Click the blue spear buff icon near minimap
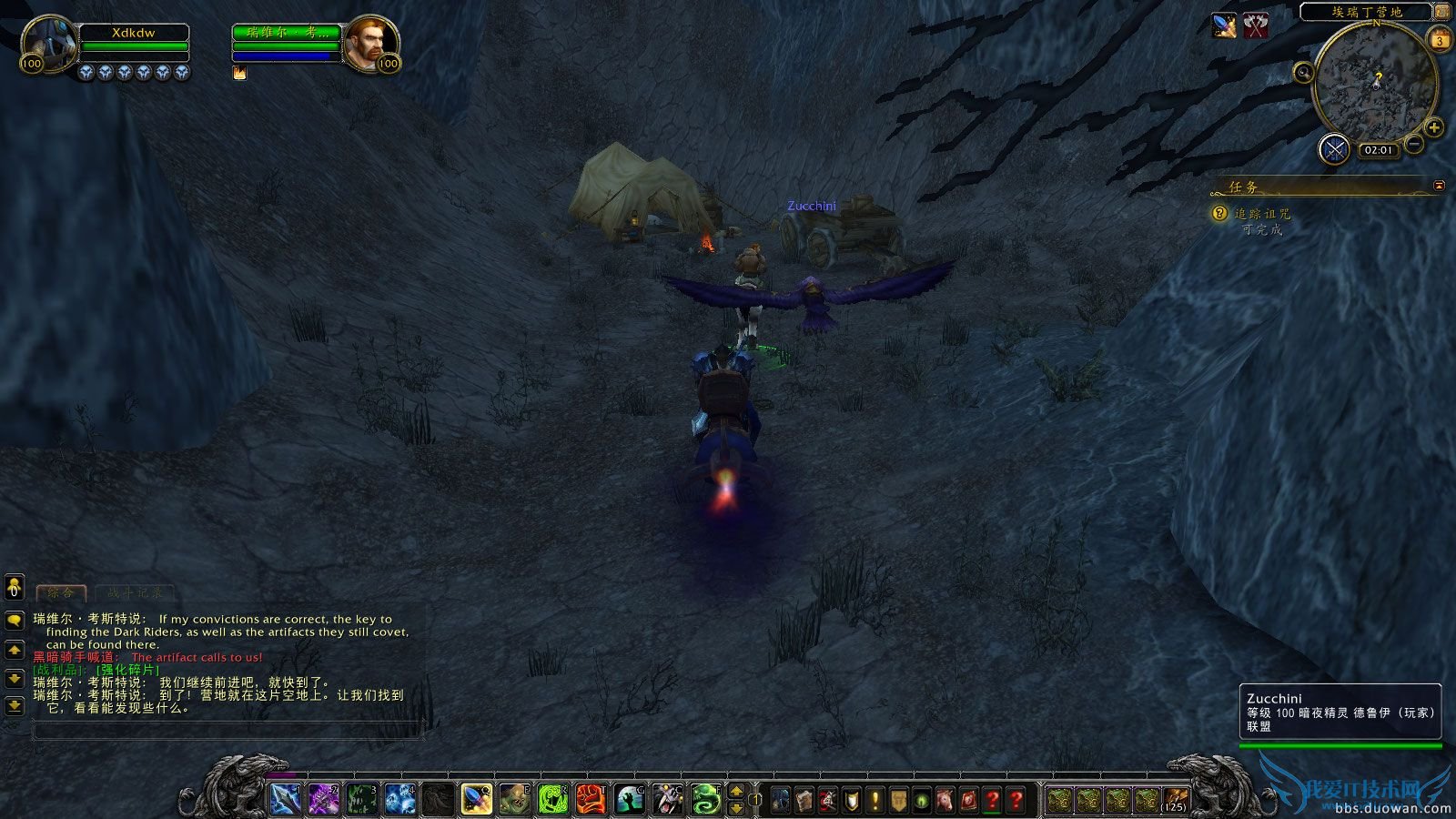 [x=1223, y=26]
